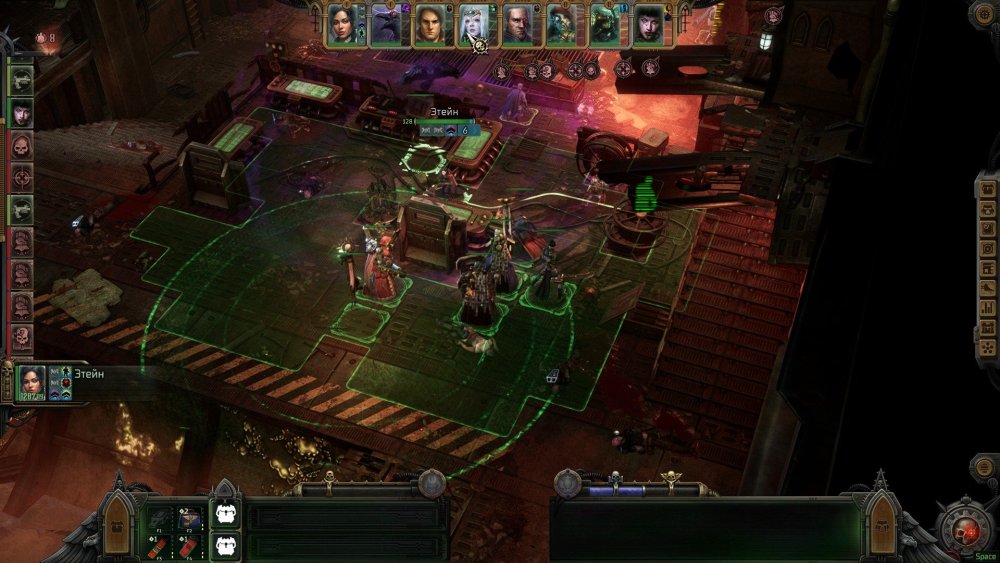Select the grey-haired scarred man portrait
Image resolution: width=1000 pixels, height=563 pixels.
(517, 25)
